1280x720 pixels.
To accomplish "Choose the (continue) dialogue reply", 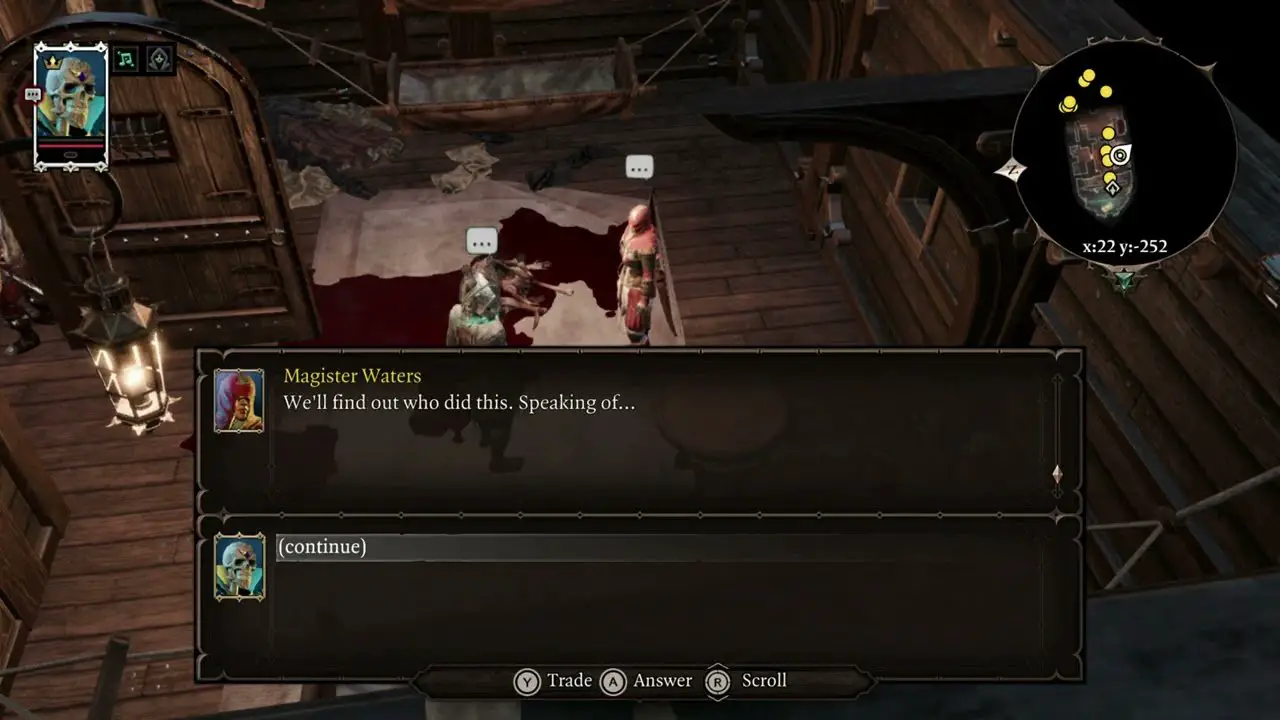I will (x=322, y=547).
